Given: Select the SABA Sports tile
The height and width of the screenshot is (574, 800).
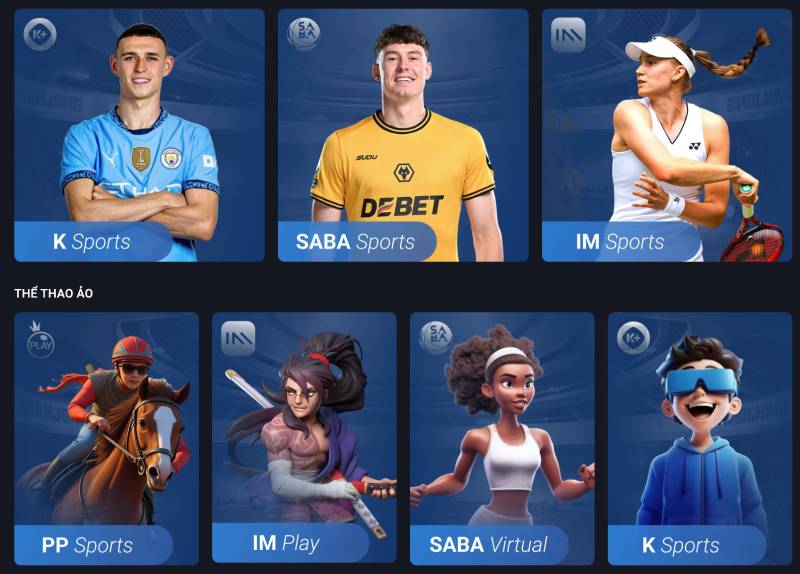Looking at the screenshot, I should pos(403,136).
